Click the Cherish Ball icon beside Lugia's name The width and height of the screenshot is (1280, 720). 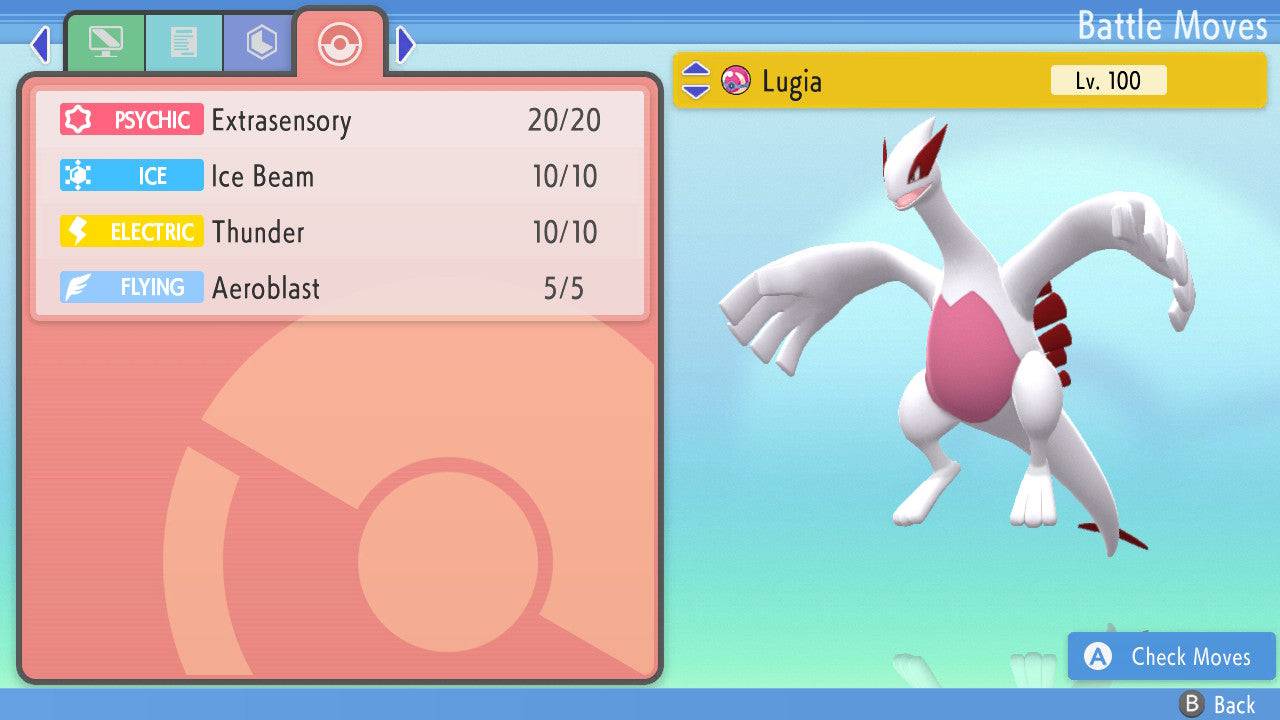pos(737,81)
